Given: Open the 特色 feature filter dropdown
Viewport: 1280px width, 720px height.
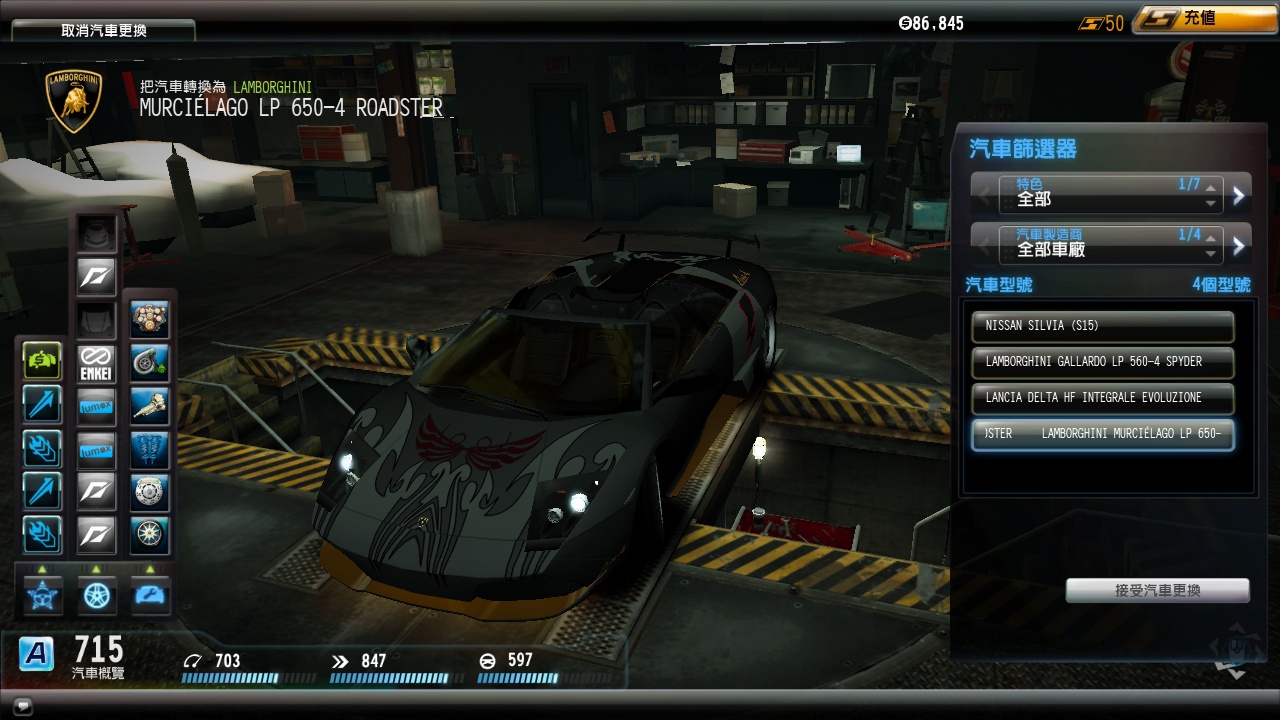Looking at the screenshot, I should pyautogui.click(x=1110, y=195).
